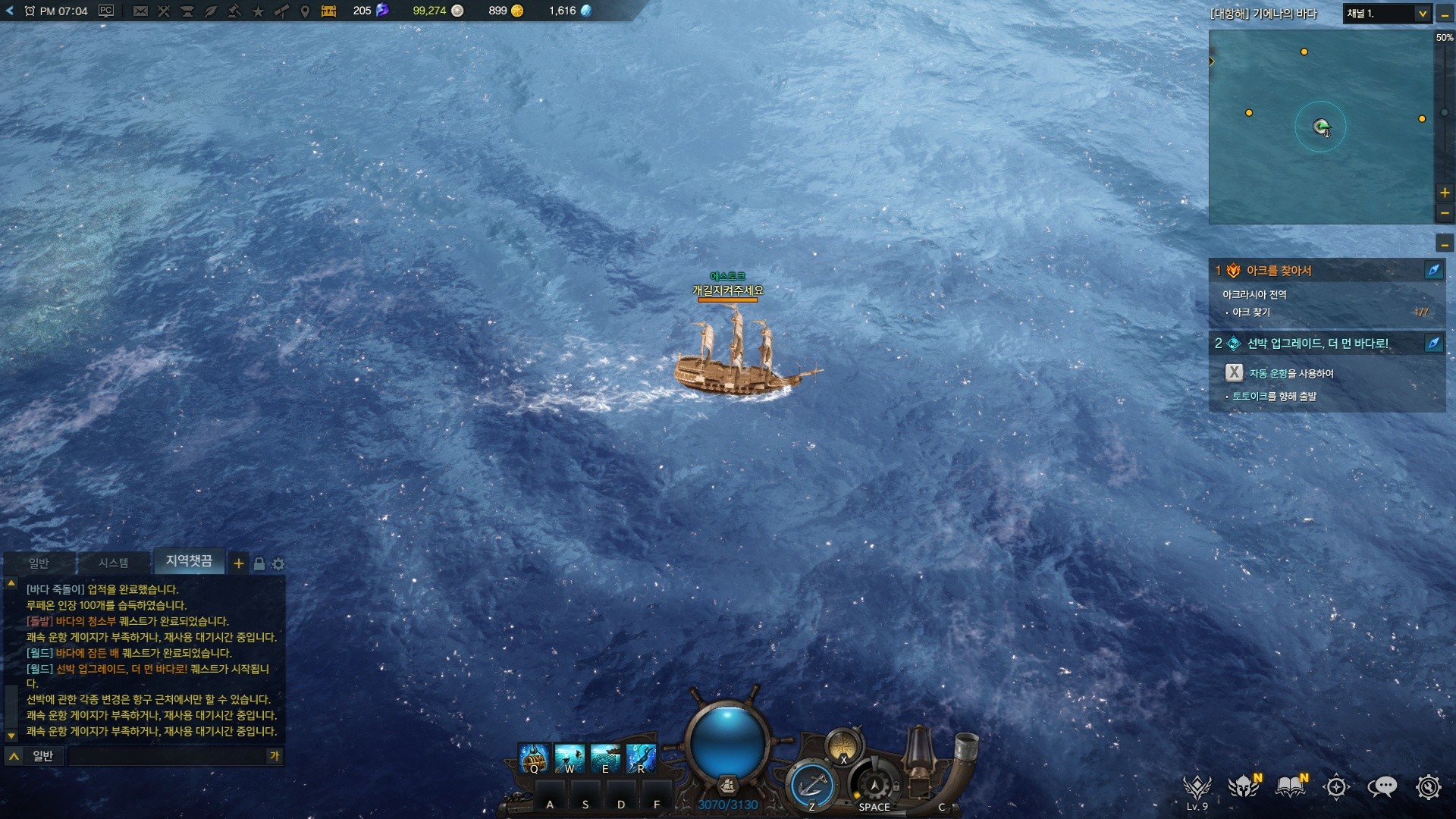Open the mail envelope icon
Image resolution: width=1456 pixels, height=819 pixels.
point(140,11)
